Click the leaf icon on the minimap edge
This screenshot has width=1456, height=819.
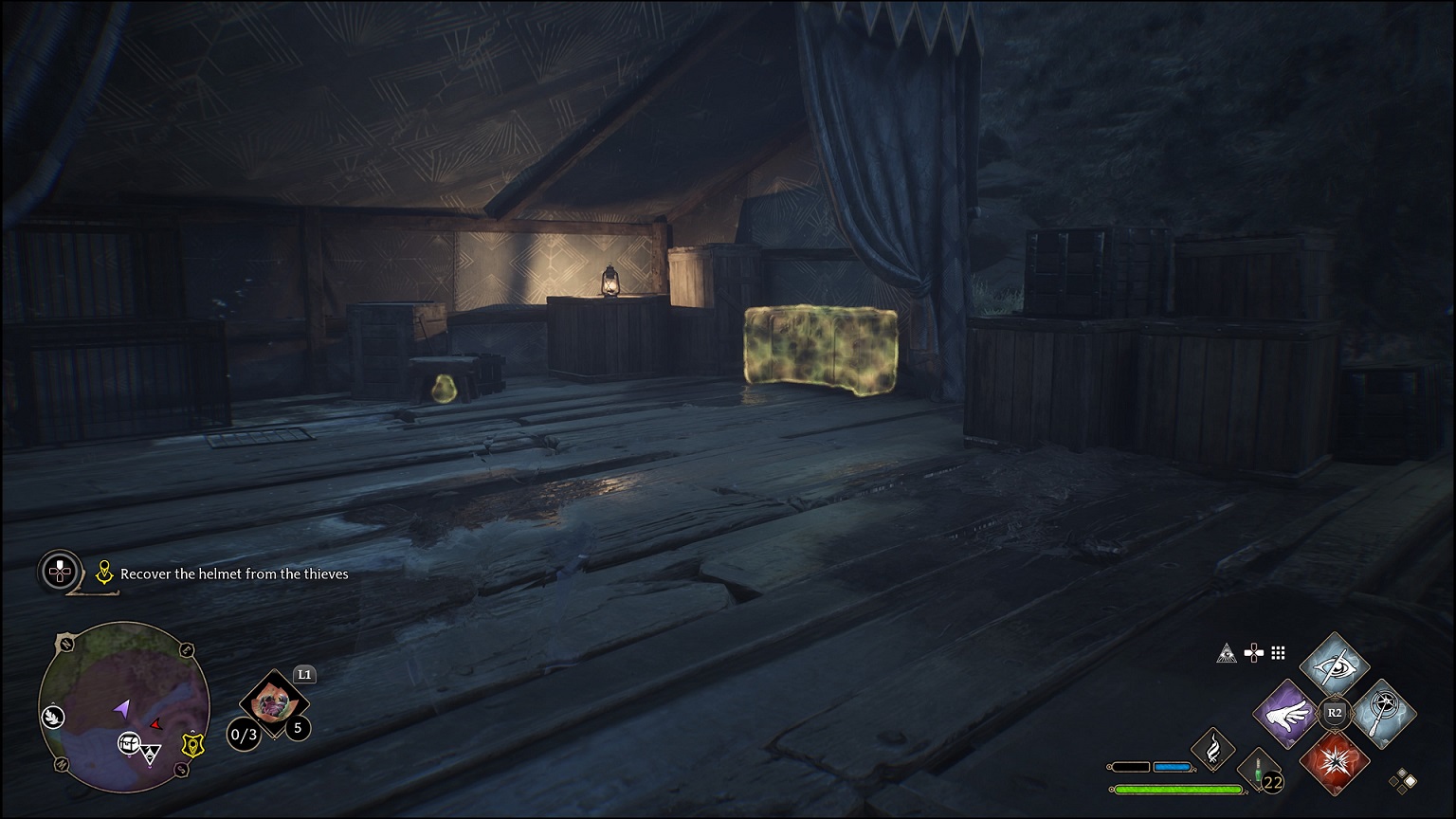click(53, 717)
